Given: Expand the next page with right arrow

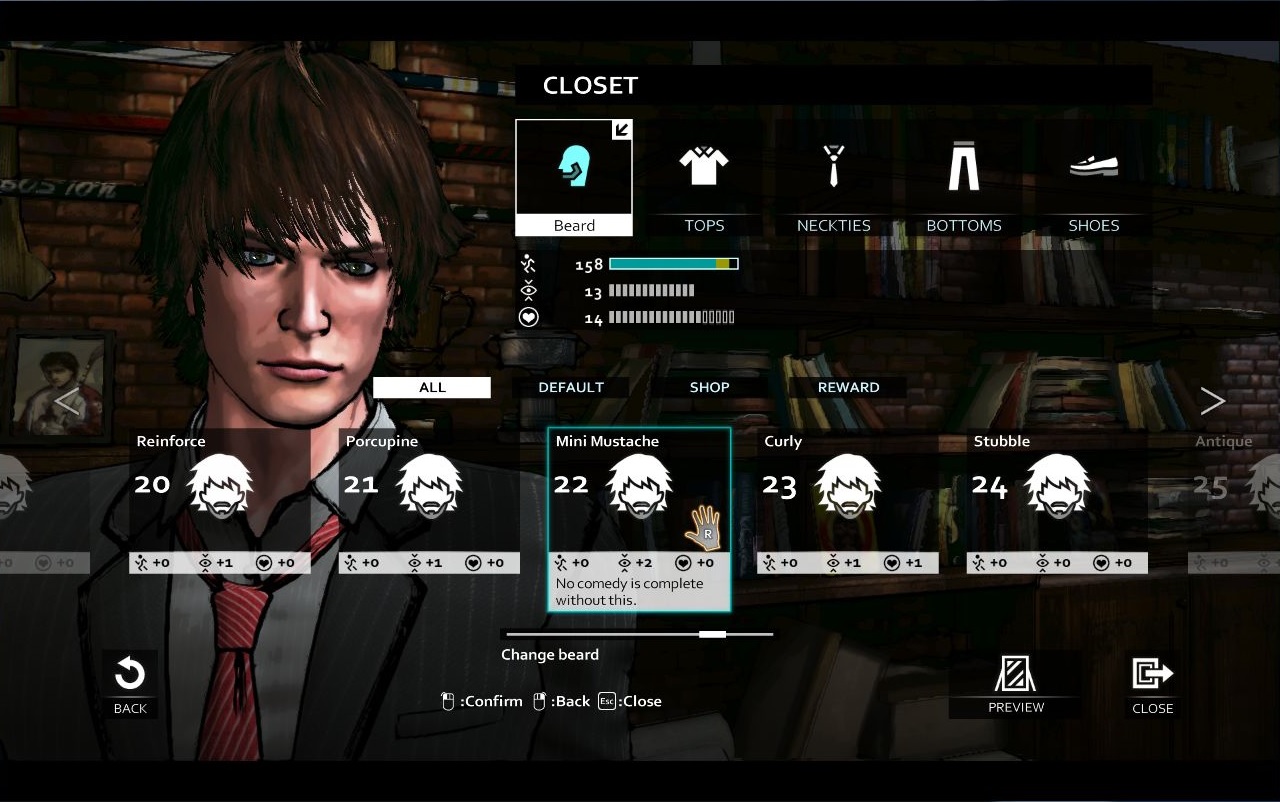Looking at the screenshot, I should pyautogui.click(x=1212, y=400).
